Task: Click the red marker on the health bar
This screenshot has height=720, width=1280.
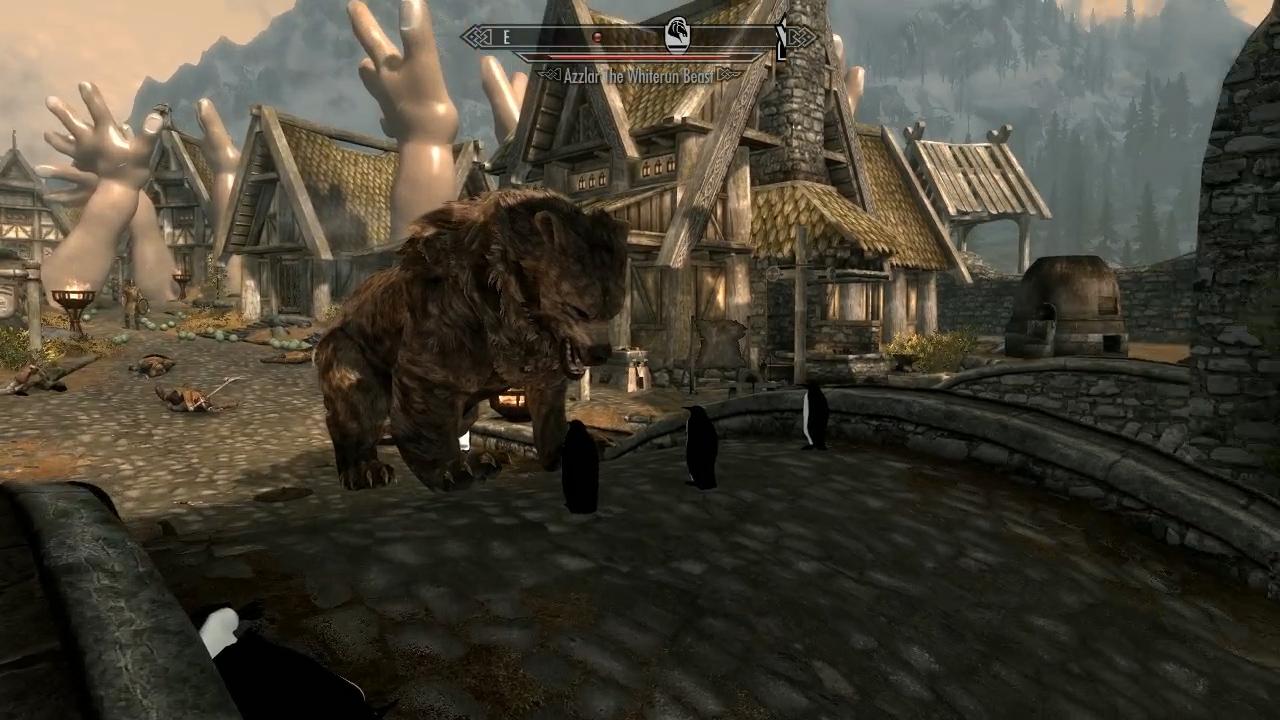Action: 597,34
